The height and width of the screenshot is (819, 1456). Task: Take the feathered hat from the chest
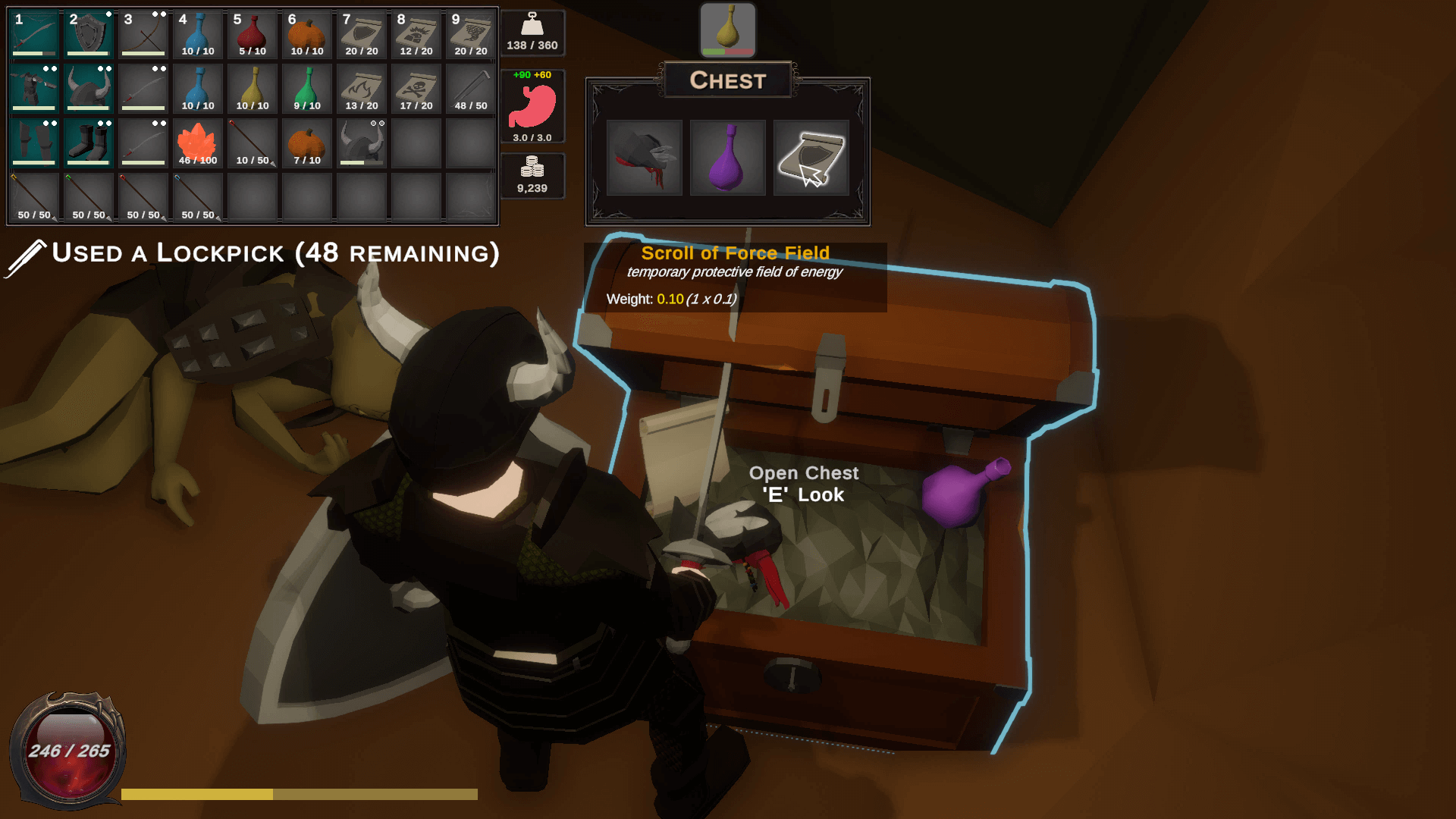(x=644, y=158)
